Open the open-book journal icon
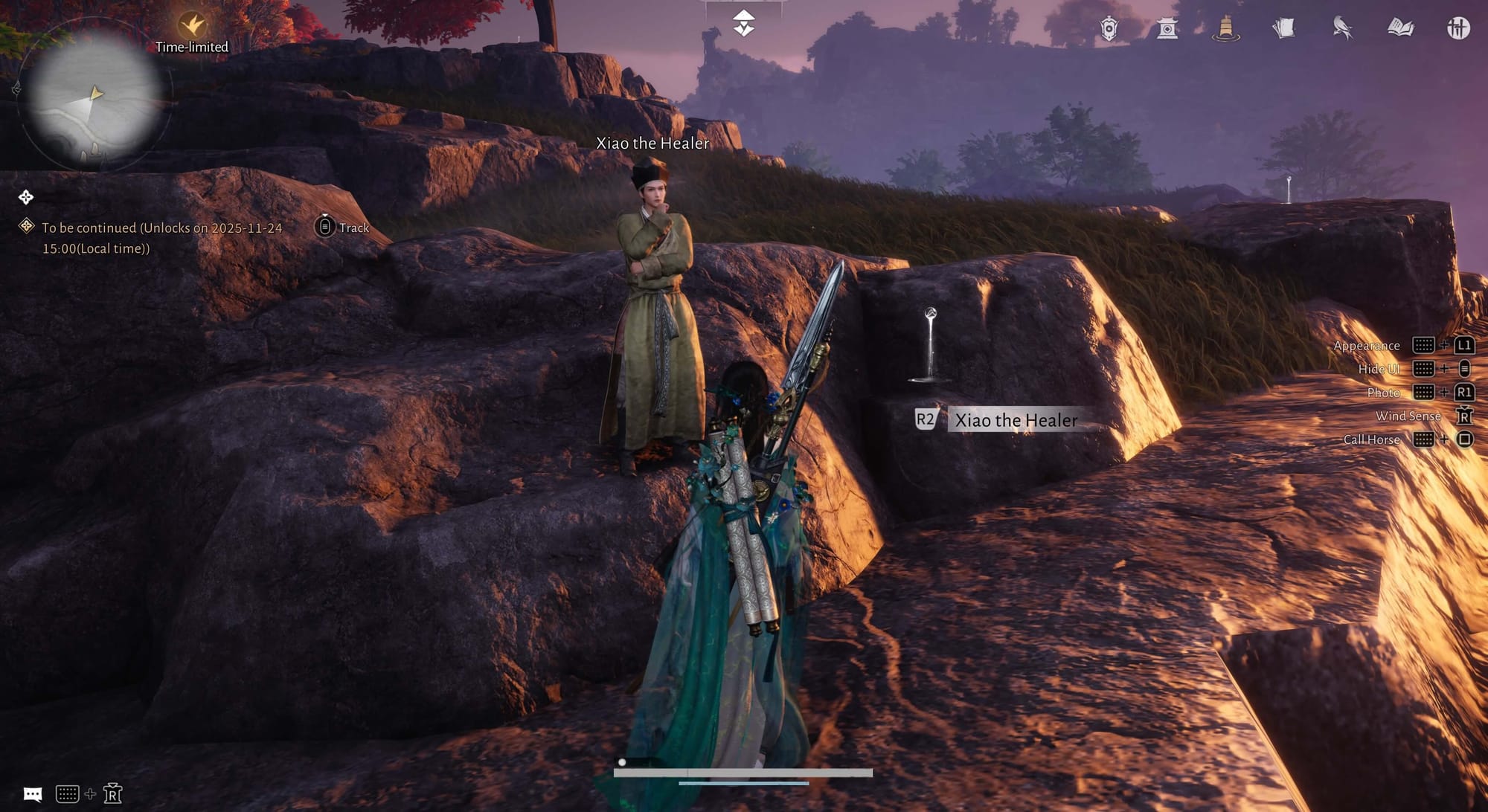This screenshot has width=1488, height=812. (1400, 29)
